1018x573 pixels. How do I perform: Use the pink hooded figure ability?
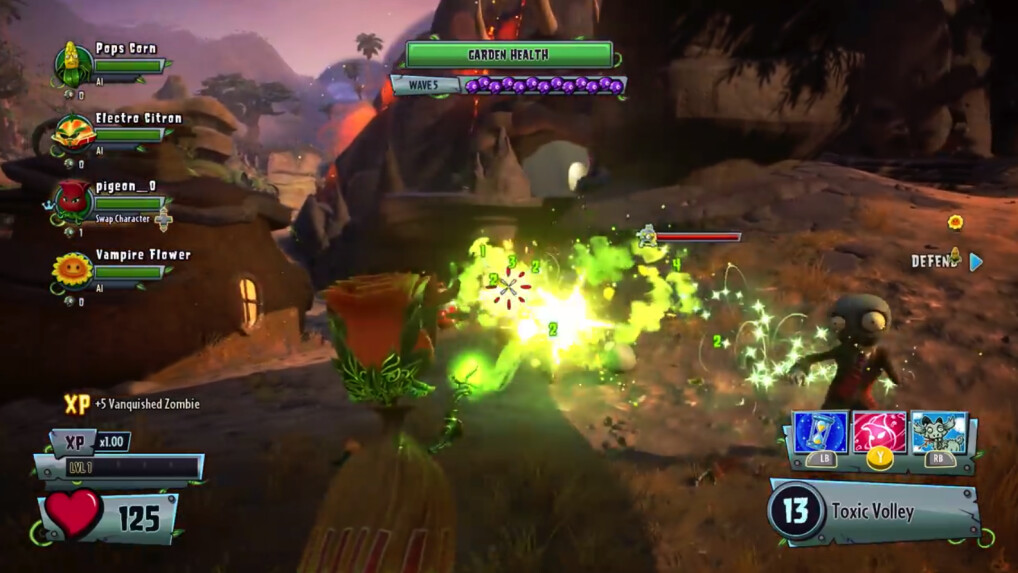pyautogui.click(x=879, y=432)
